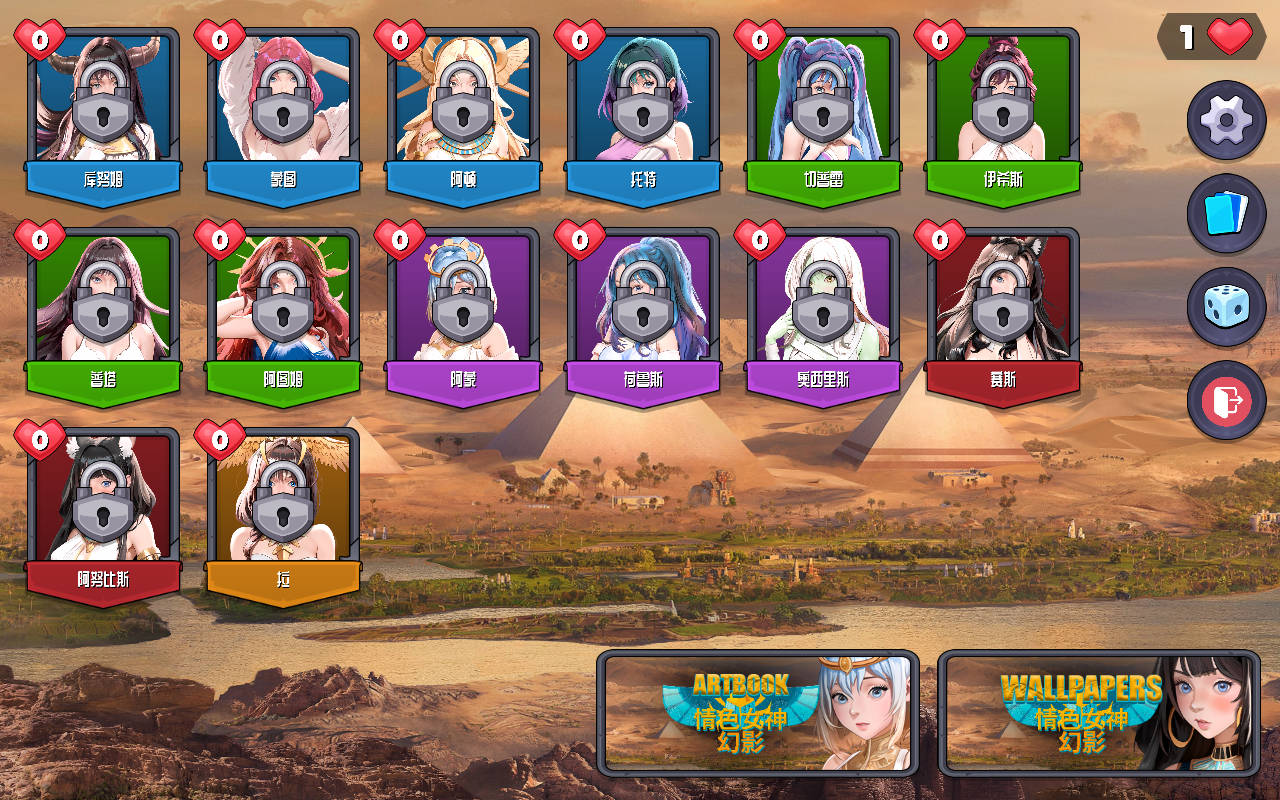Choose the 奥西里斯 character card
The width and height of the screenshot is (1280, 800).
click(x=823, y=310)
